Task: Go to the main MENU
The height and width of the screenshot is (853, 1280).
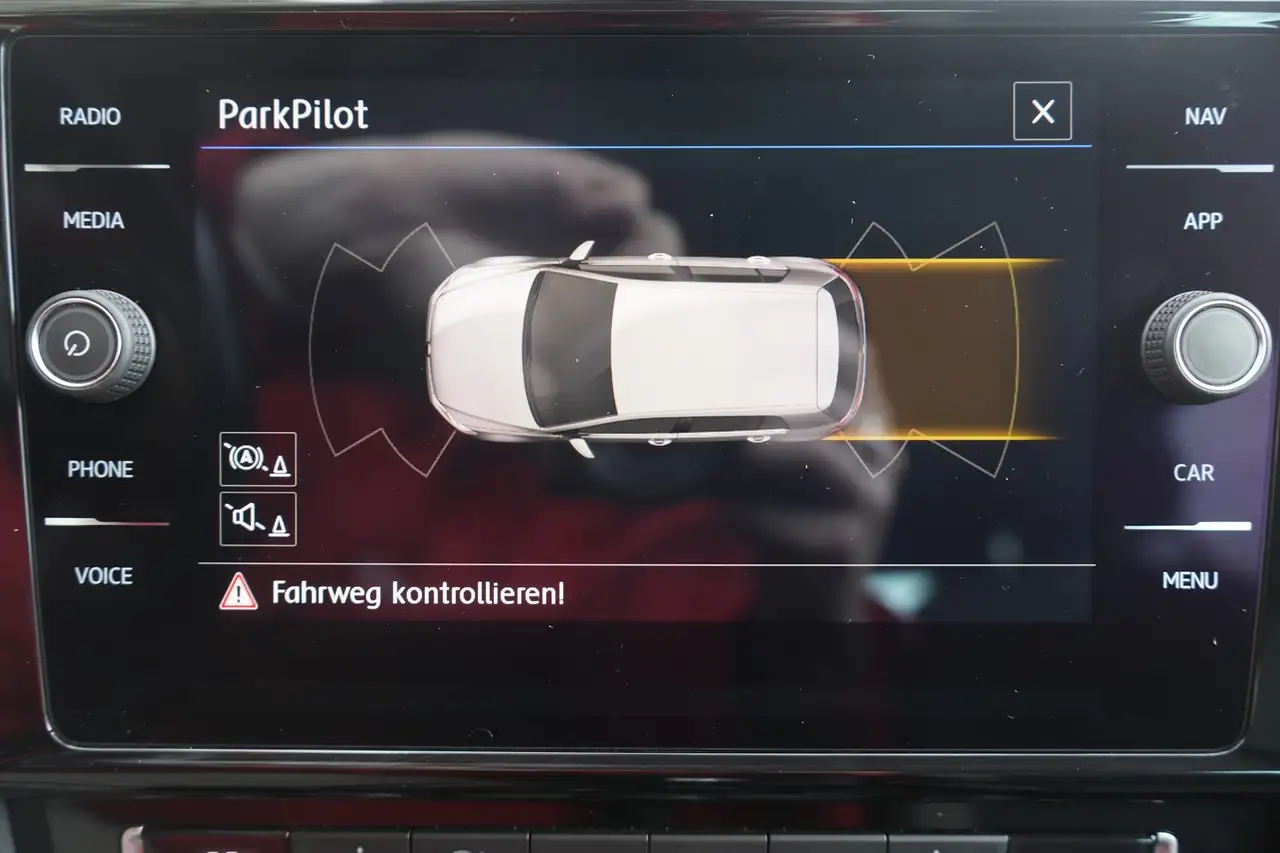Action: coord(1190,581)
